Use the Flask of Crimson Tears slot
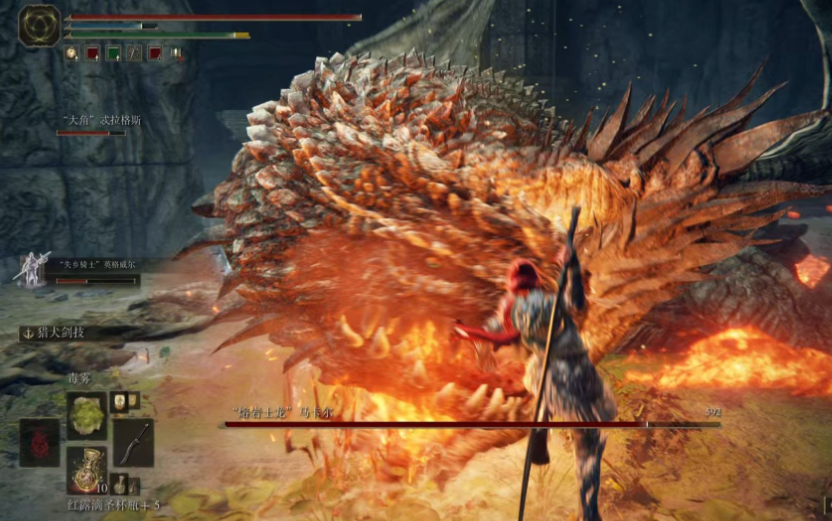 [86, 469]
